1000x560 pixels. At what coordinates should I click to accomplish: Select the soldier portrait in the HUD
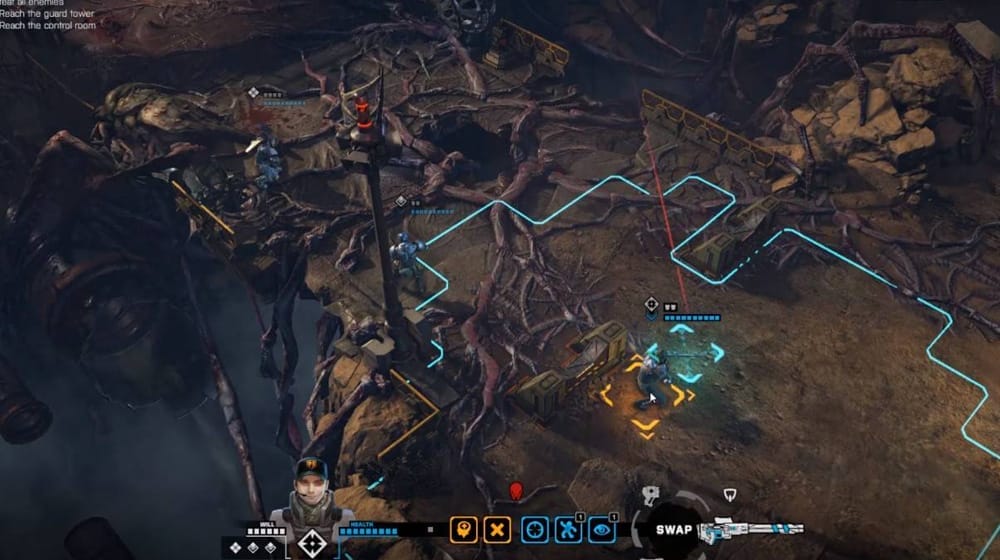tap(310, 488)
